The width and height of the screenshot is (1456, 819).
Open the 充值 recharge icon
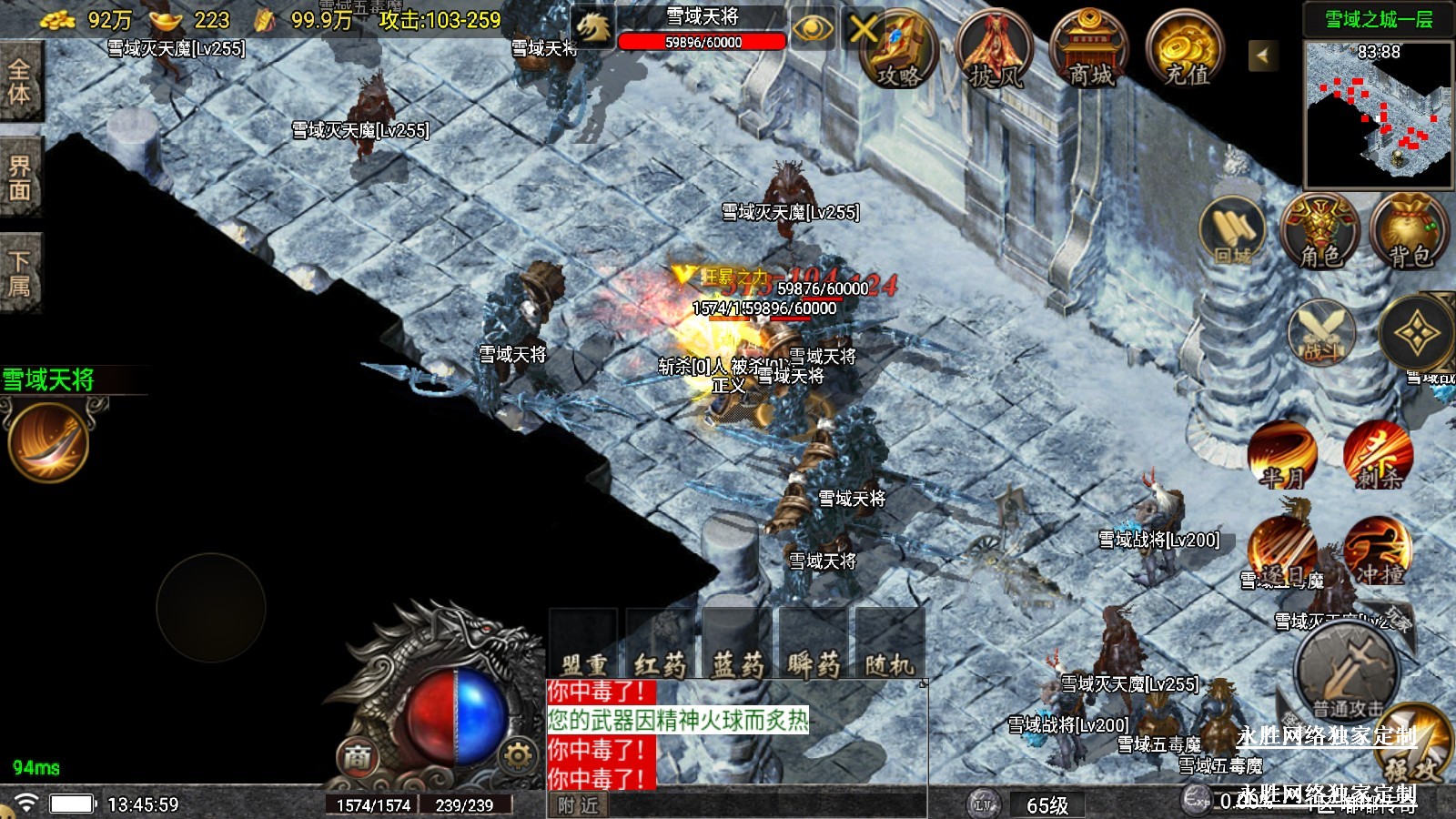click(x=1186, y=52)
